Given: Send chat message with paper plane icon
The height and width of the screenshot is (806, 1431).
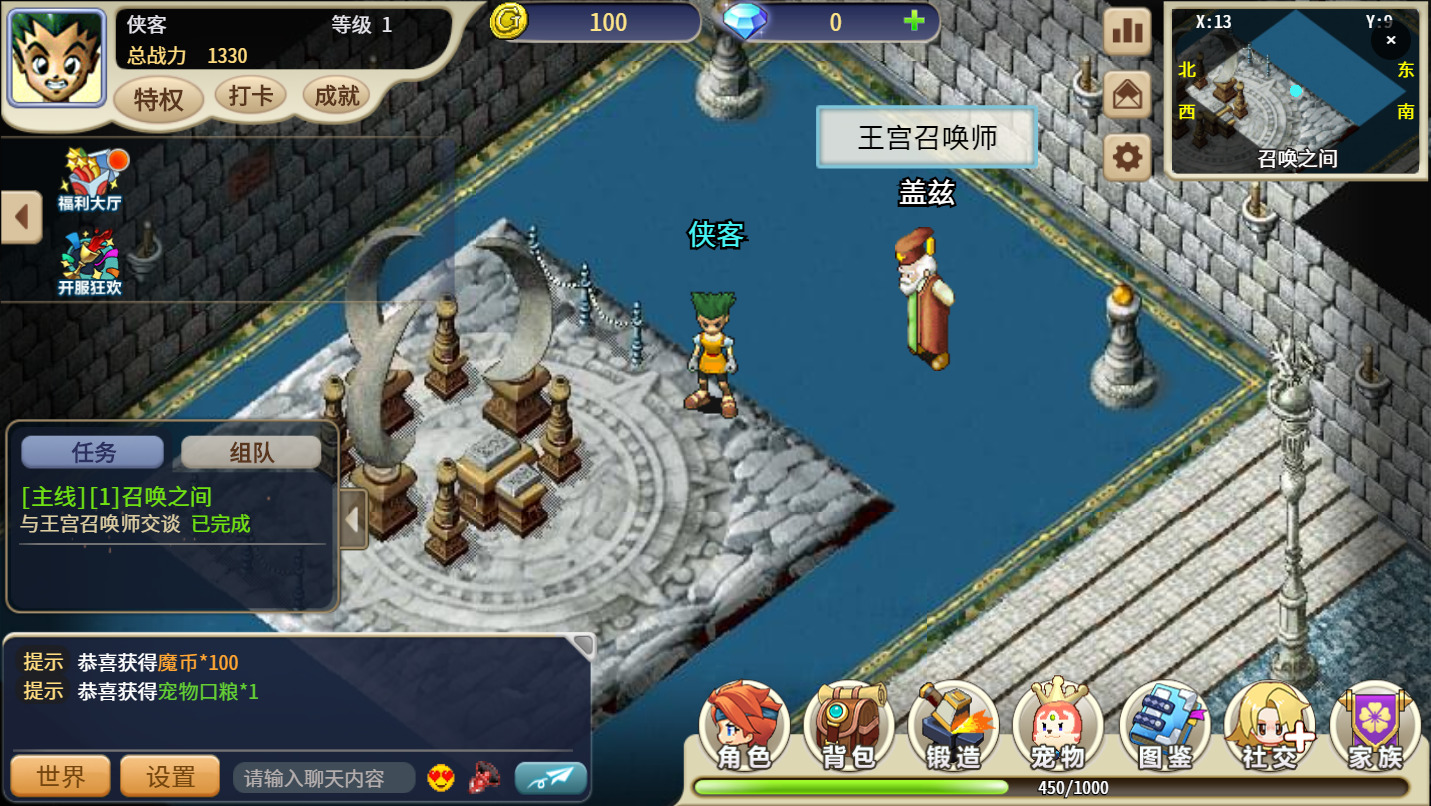Looking at the screenshot, I should (549, 776).
